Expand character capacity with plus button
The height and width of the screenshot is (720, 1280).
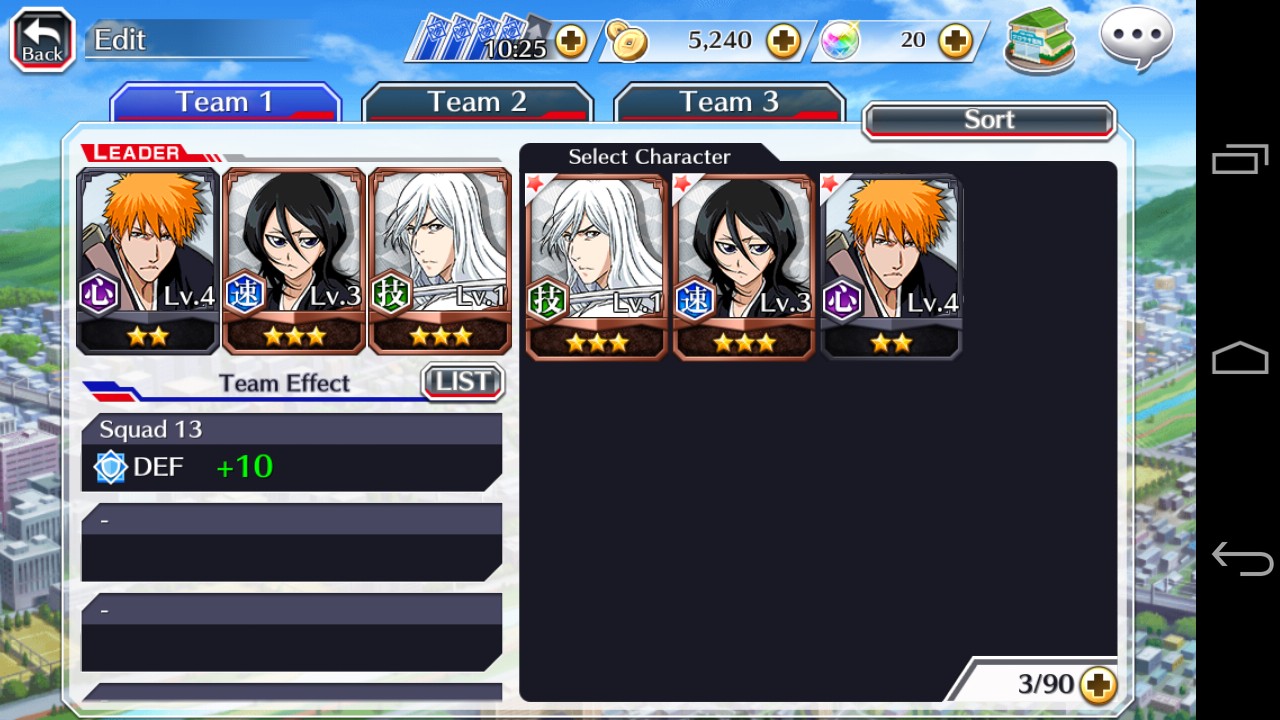tap(1098, 685)
